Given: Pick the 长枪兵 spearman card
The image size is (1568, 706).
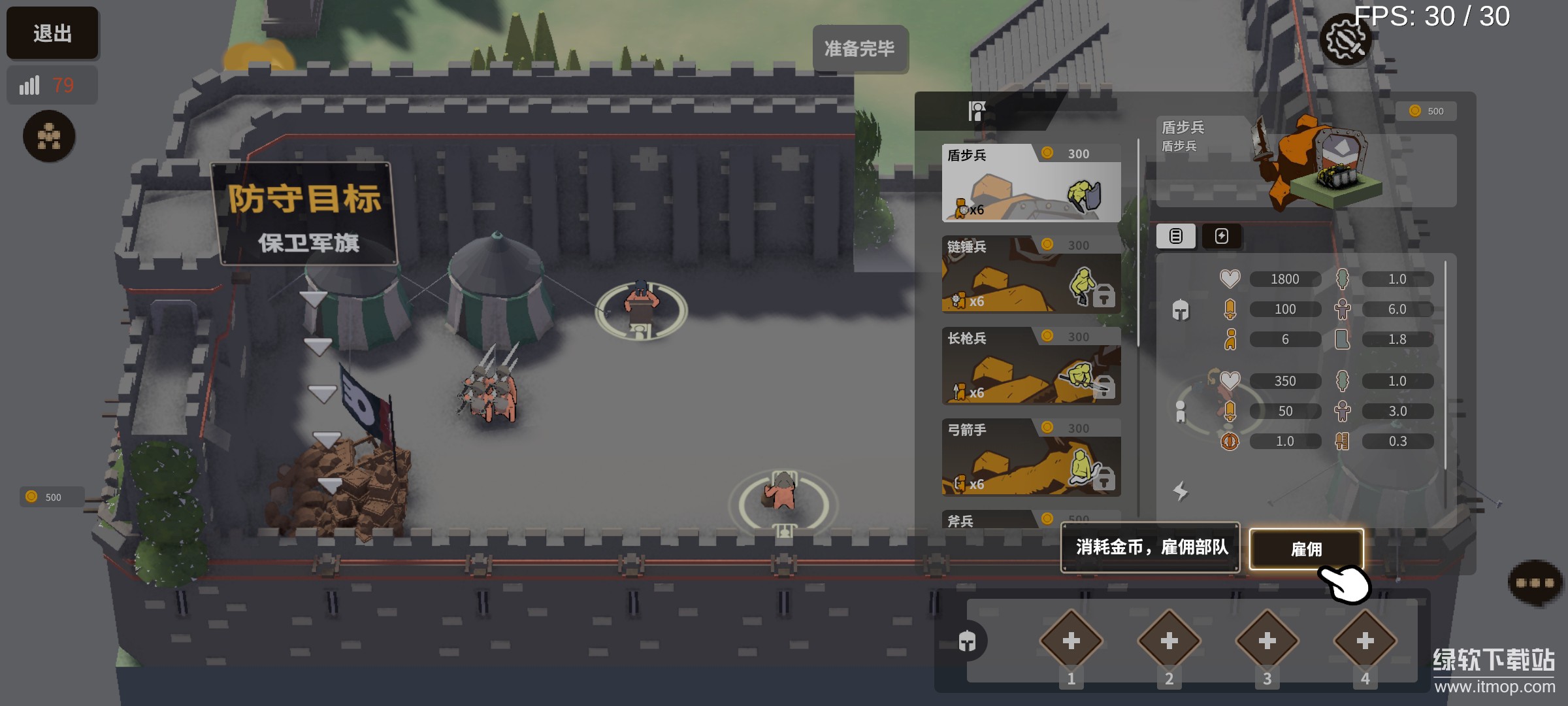Looking at the screenshot, I should tap(1031, 366).
